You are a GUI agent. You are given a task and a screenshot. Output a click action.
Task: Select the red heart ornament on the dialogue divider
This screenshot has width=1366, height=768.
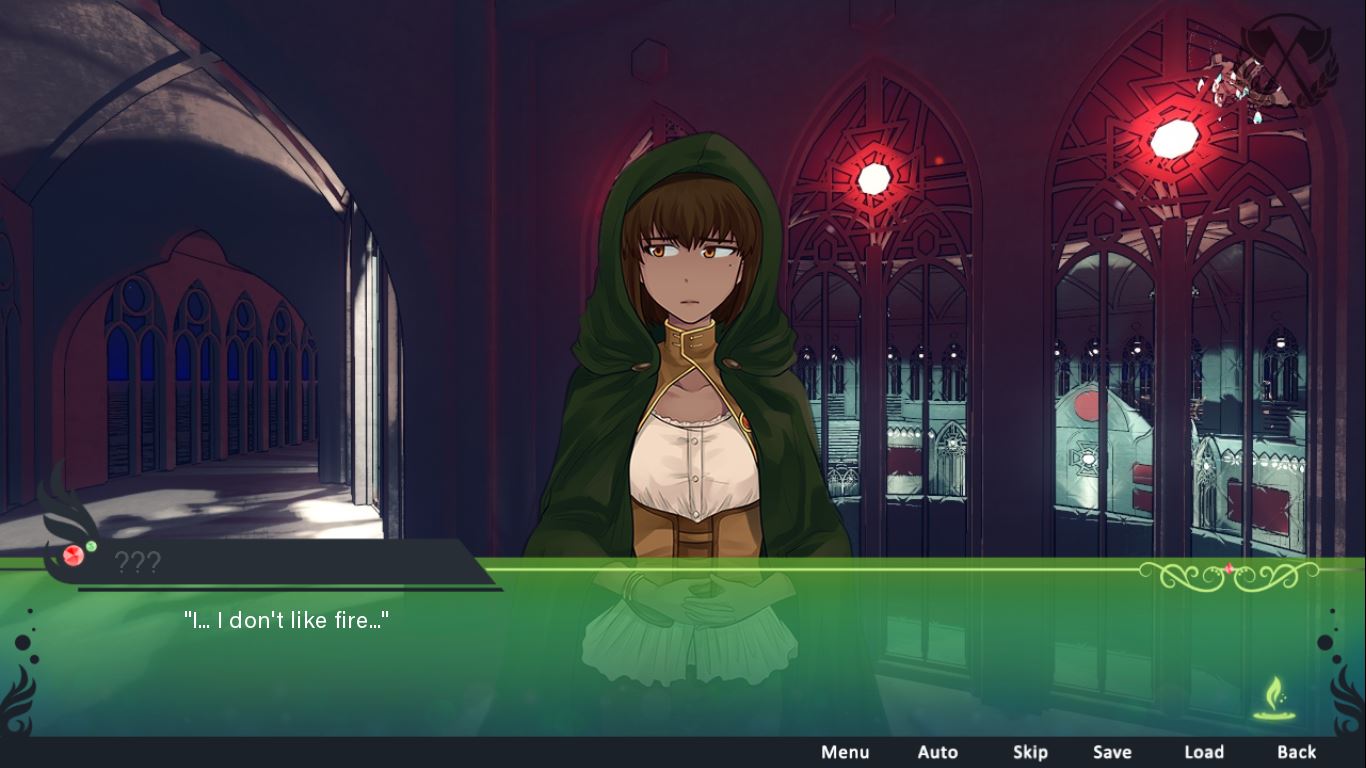[x=1229, y=568]
